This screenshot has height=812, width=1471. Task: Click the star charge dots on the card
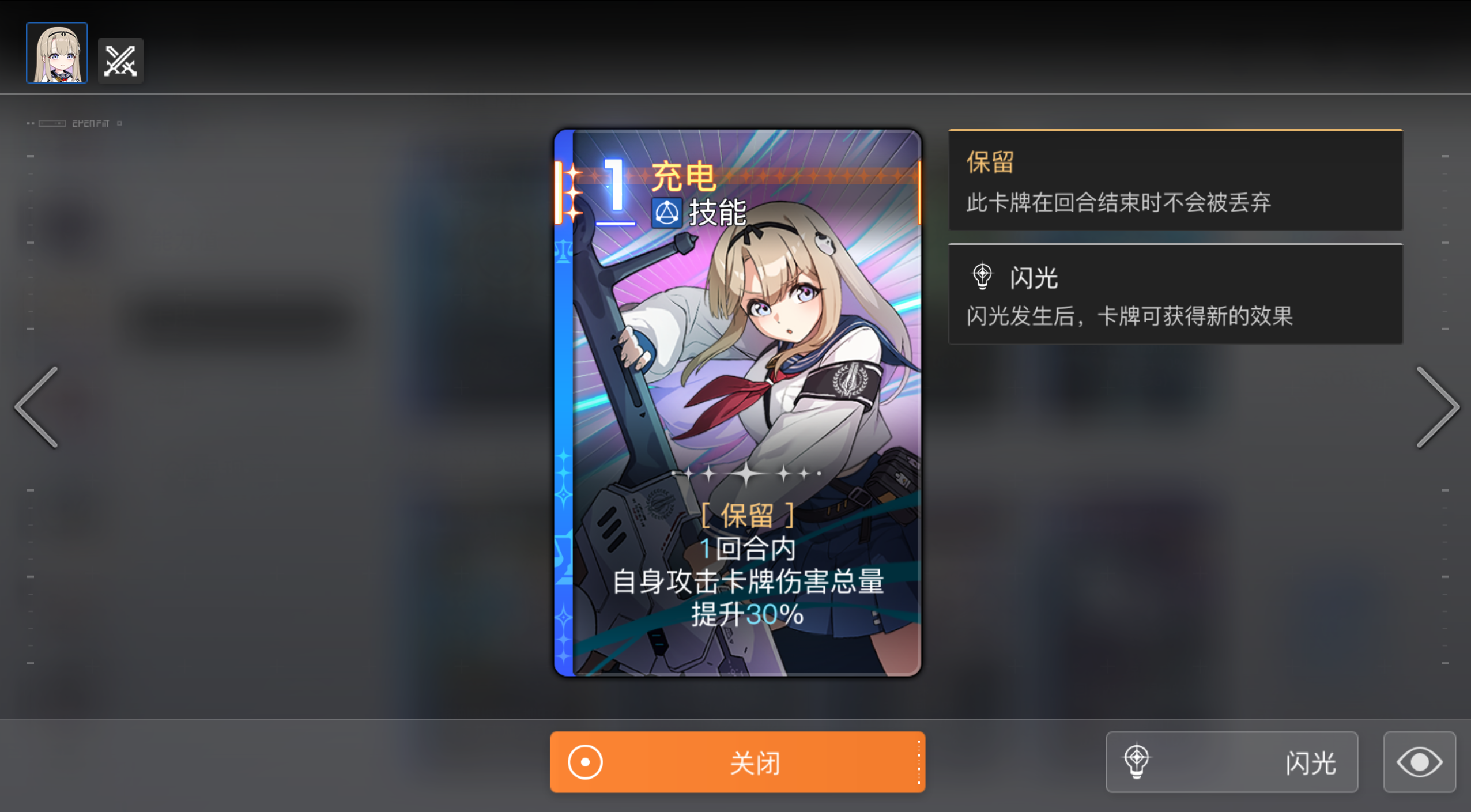coord(748,473)
